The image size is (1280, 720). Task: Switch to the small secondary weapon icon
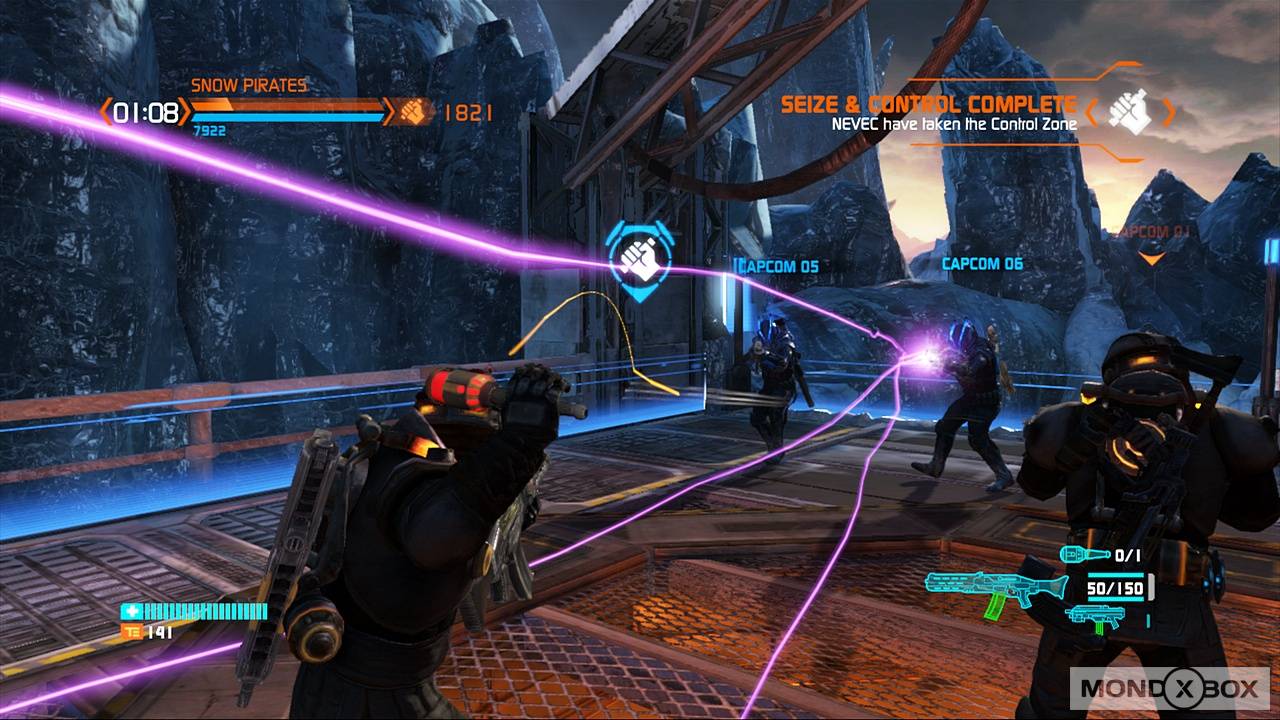click(1095, 615)
